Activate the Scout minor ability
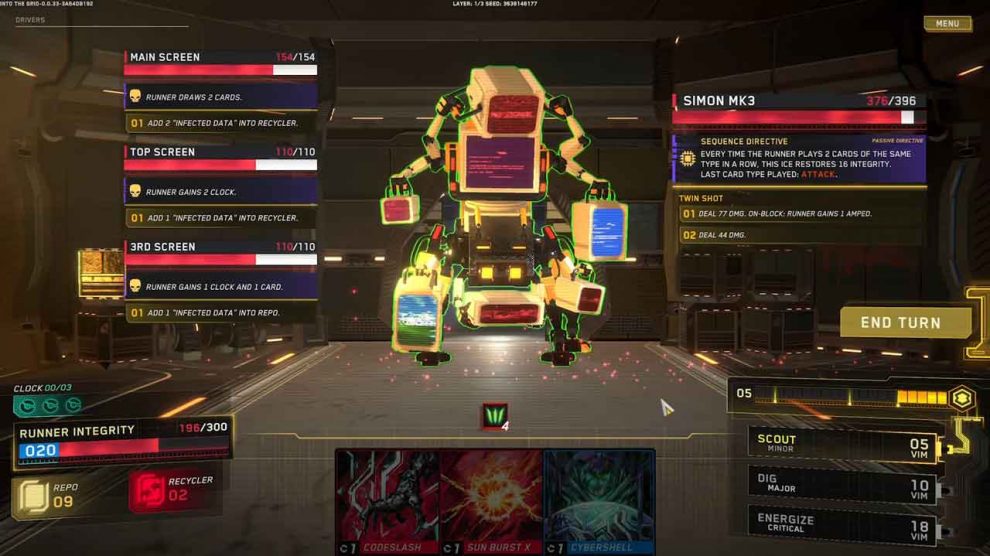This screenshot has width=990, height=556. pos(843,444)
